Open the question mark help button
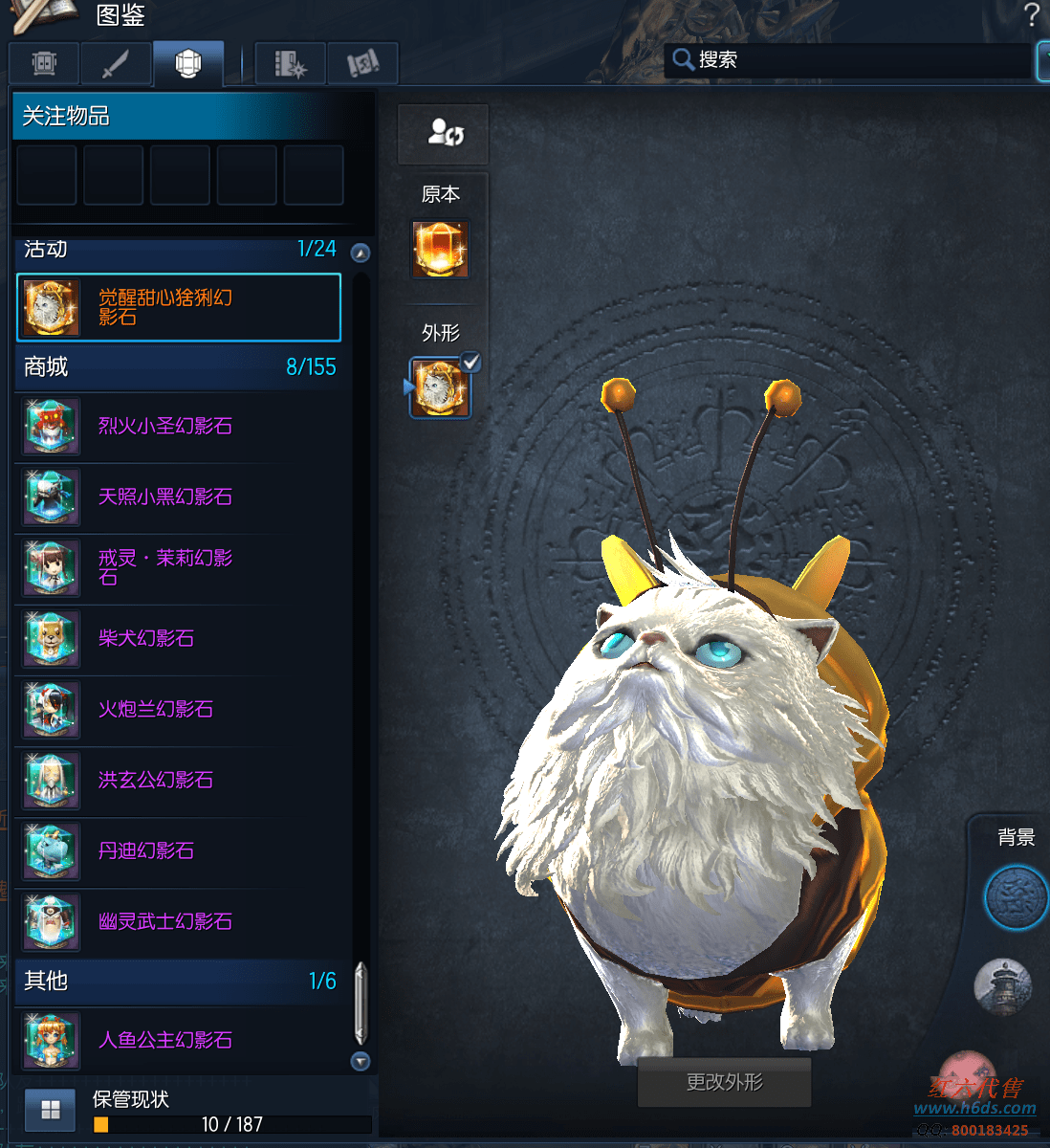The image size is (1050, 1148). 1031,15
